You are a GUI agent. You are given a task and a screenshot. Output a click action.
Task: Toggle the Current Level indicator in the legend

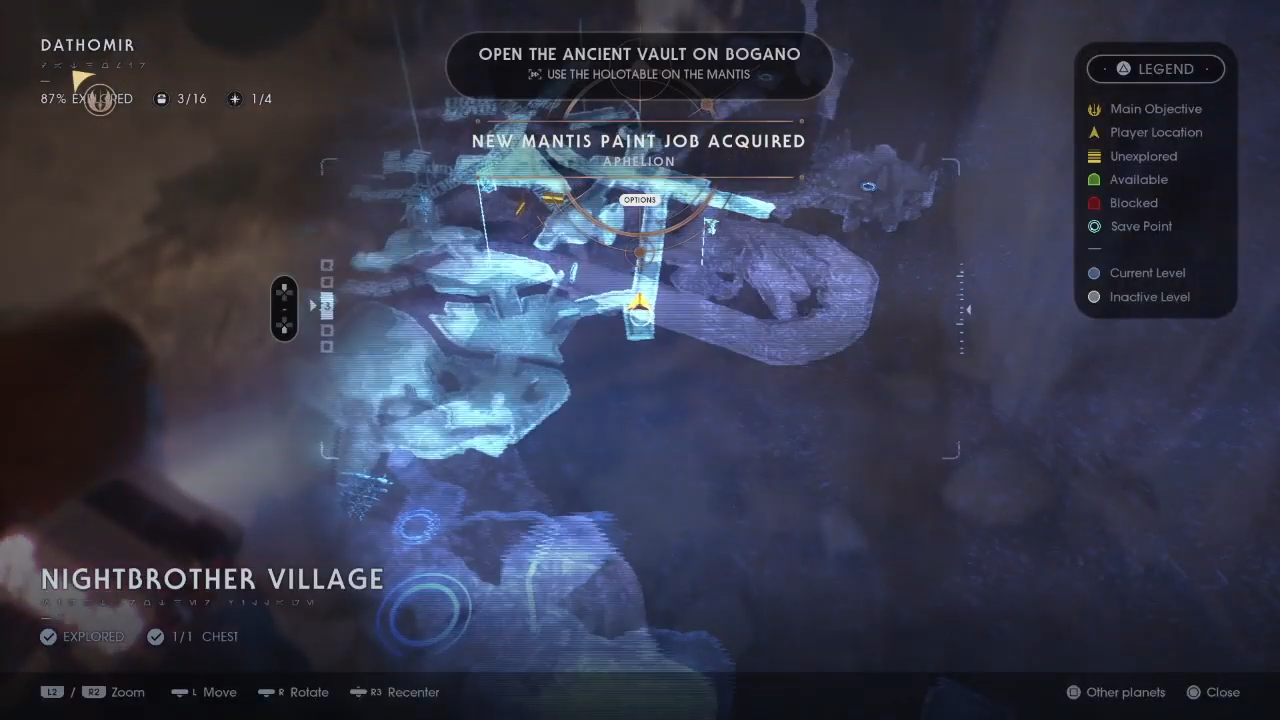[x=1094, y=273]
